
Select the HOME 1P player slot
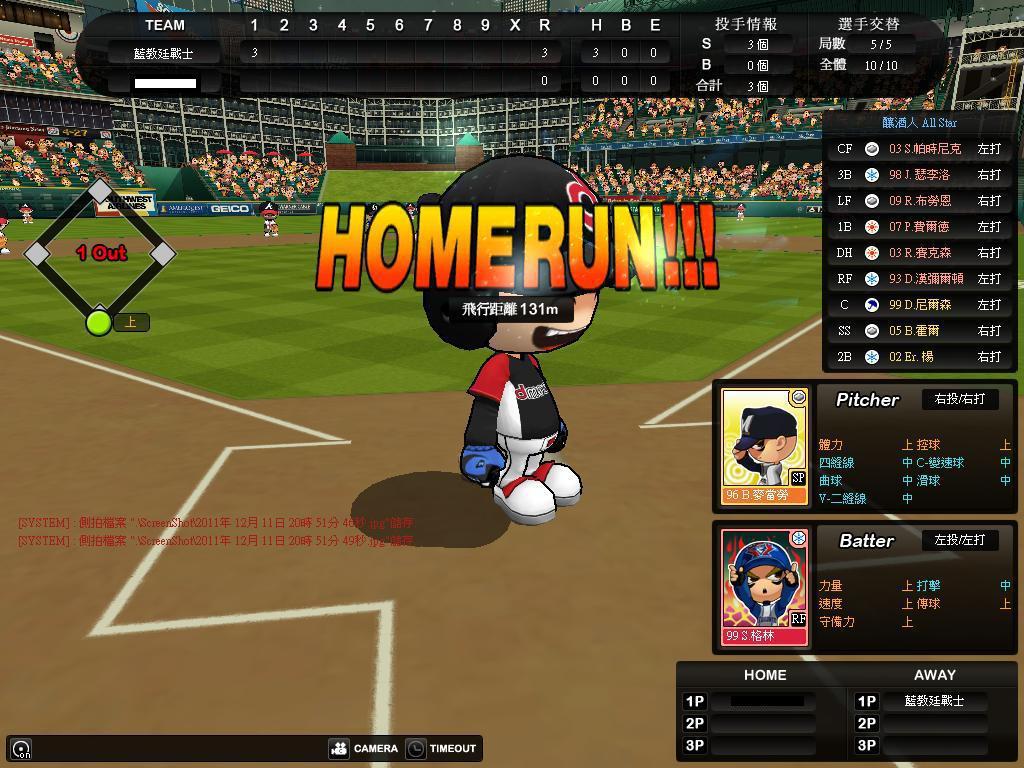766,701
